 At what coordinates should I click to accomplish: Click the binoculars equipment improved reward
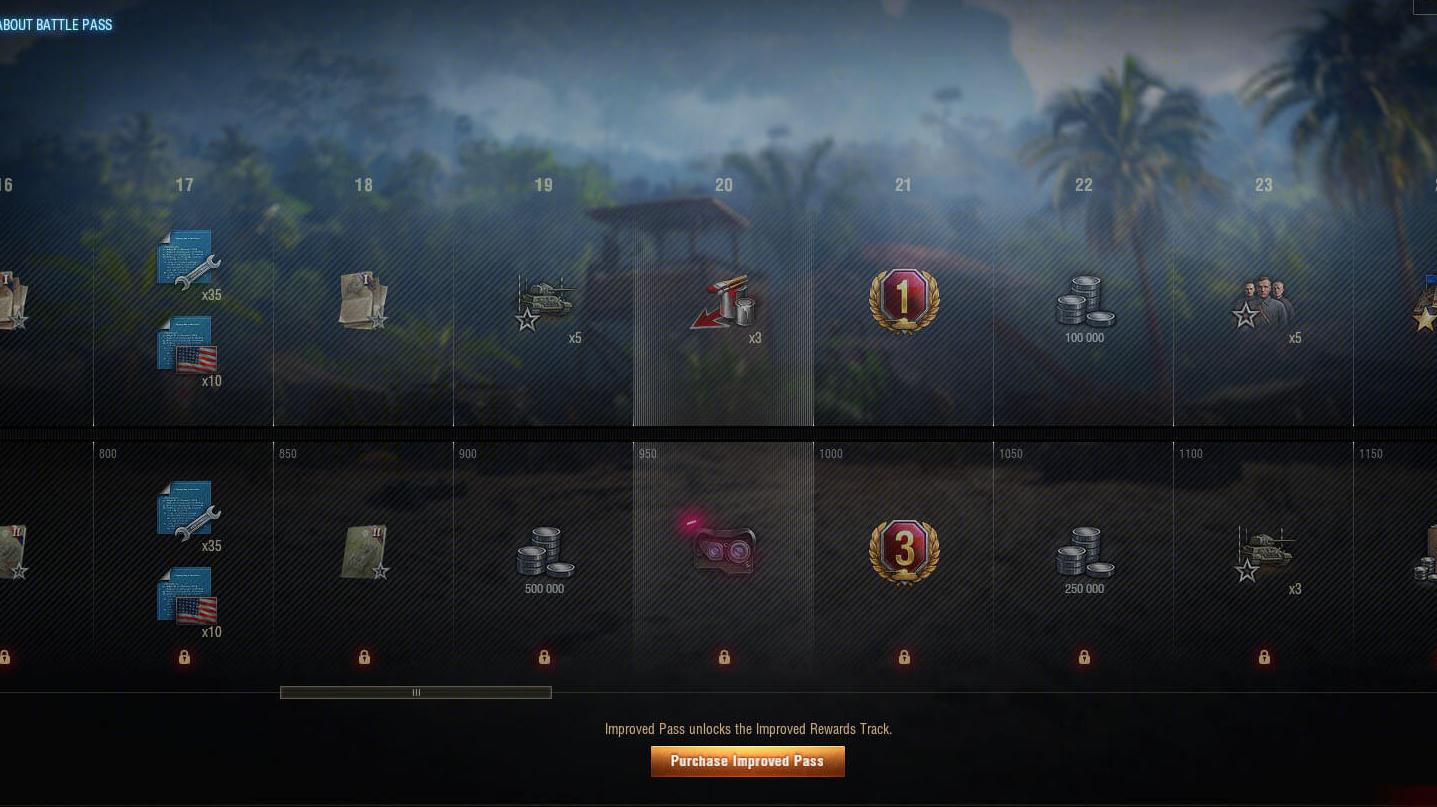(x=723, y=551)
